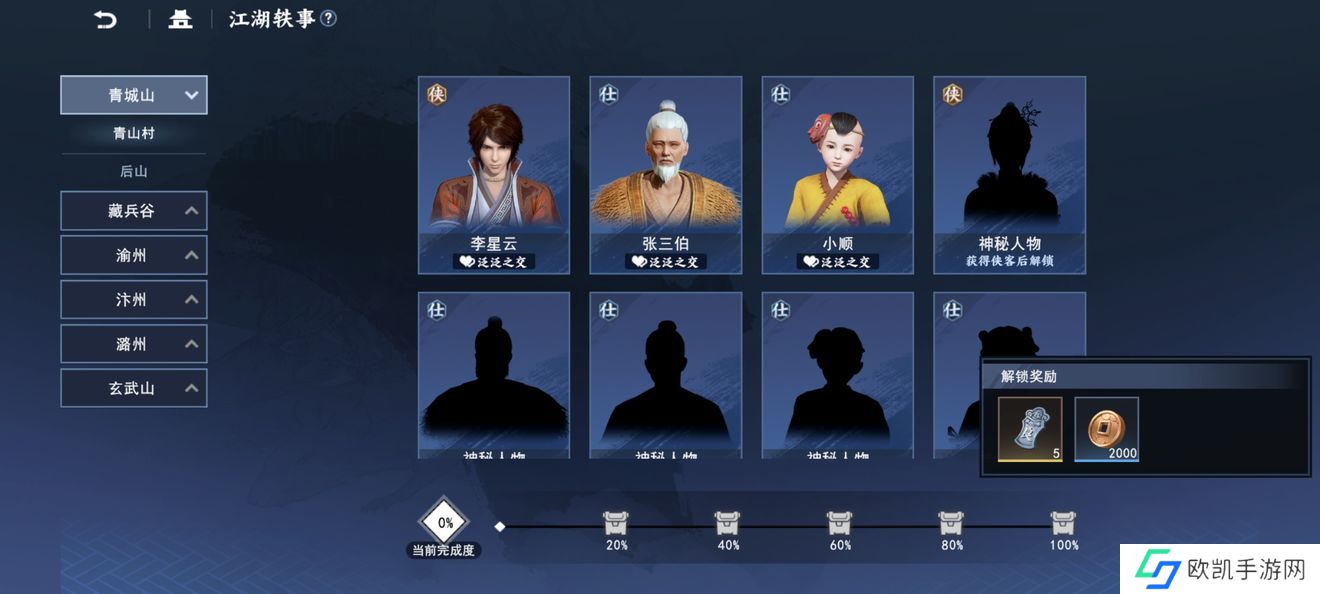Show help for 江湖轶事

coord(329,19)
